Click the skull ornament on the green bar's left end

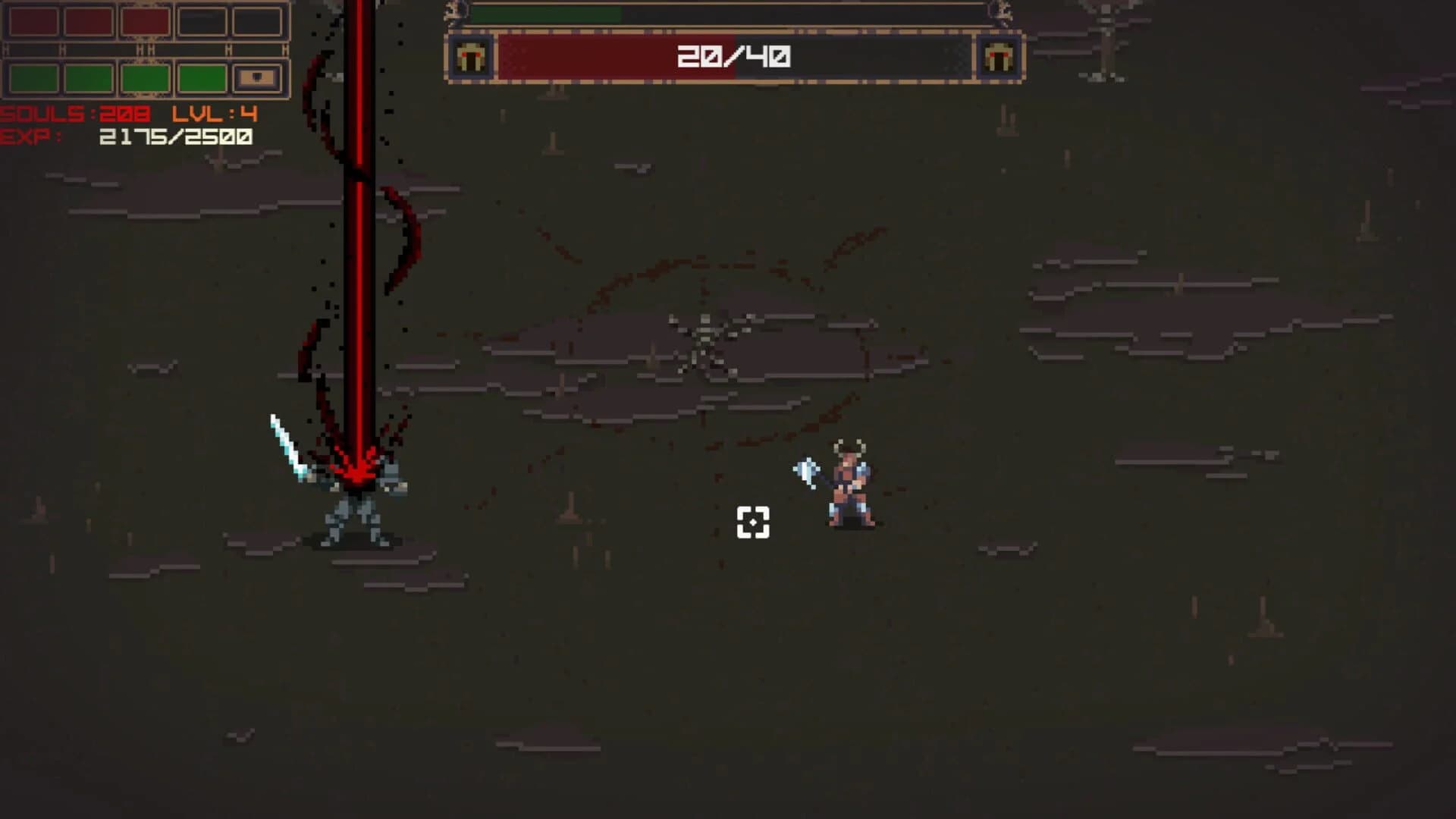[455, 11]
